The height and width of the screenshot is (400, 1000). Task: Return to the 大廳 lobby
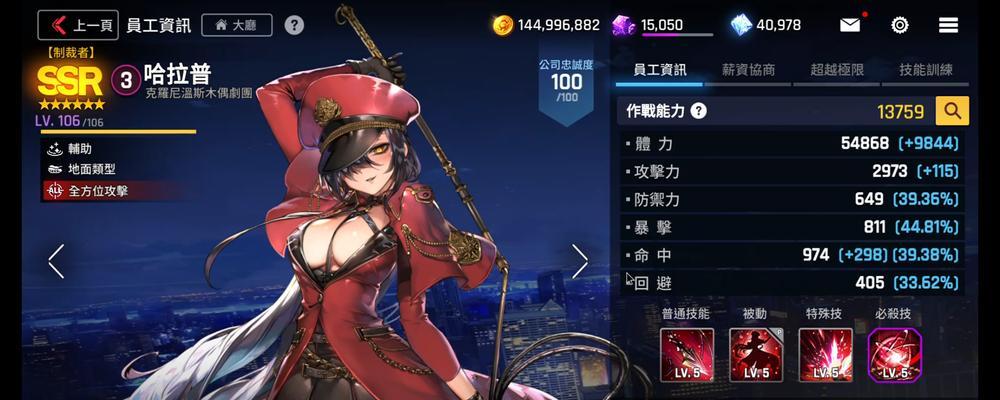[x=236, y=25]
